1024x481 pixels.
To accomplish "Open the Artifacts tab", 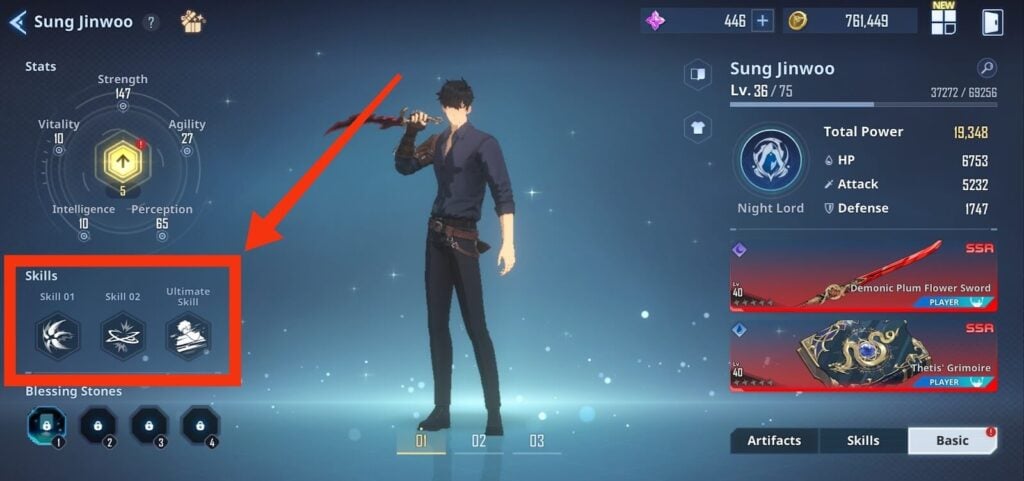I will pyautogui.click(x=774, y=441).
